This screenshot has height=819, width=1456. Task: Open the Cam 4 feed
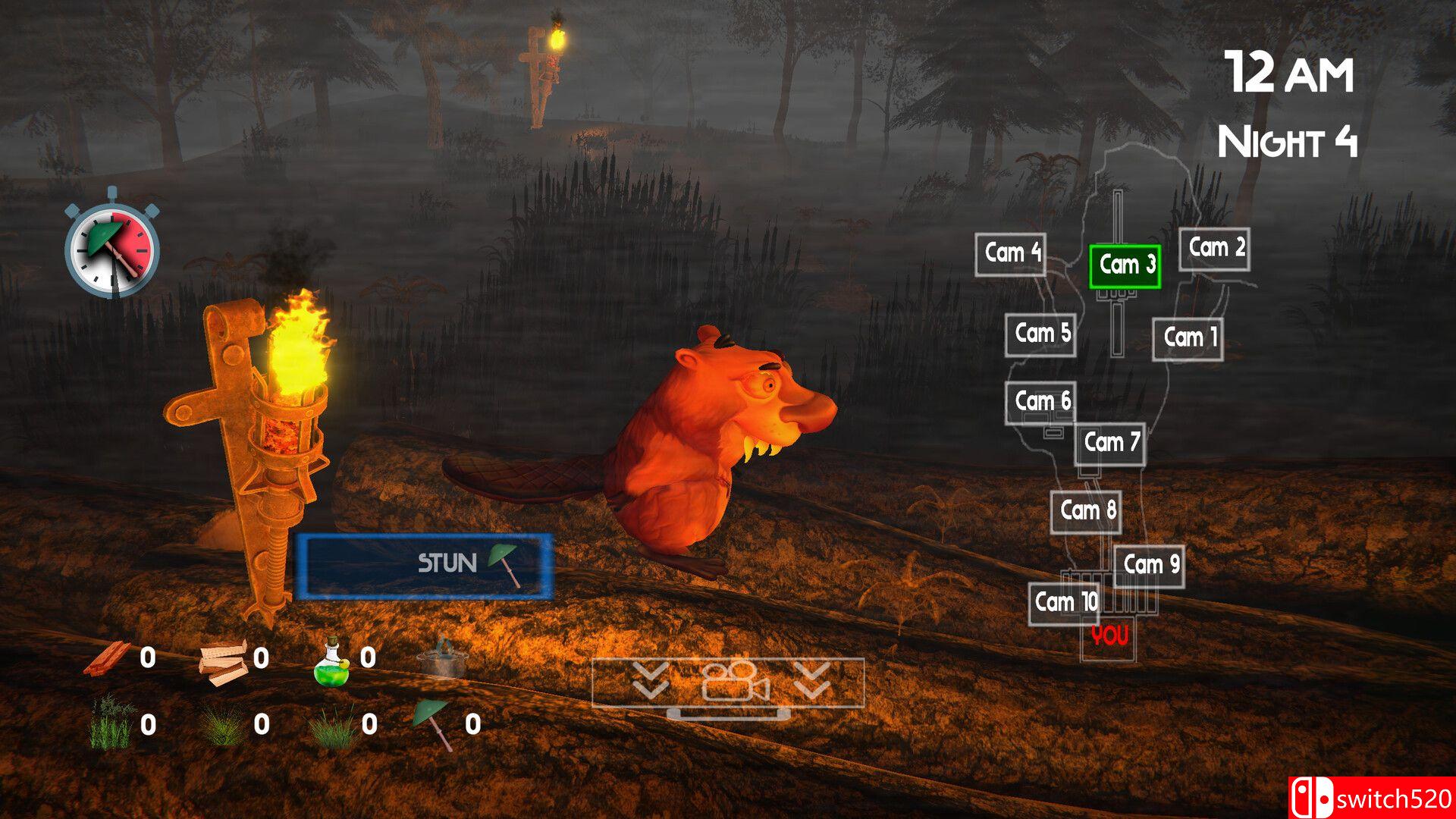pyautogui.click(x=1011, y=254)
